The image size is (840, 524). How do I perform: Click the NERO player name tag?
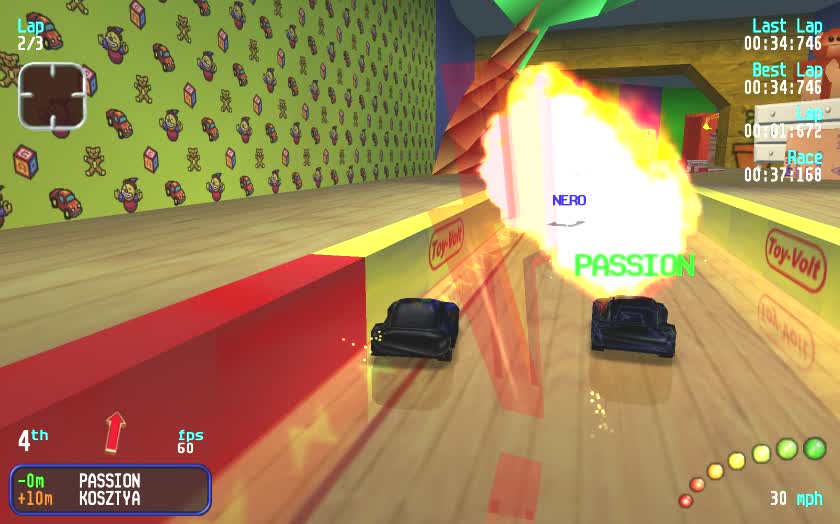[569, 200]
